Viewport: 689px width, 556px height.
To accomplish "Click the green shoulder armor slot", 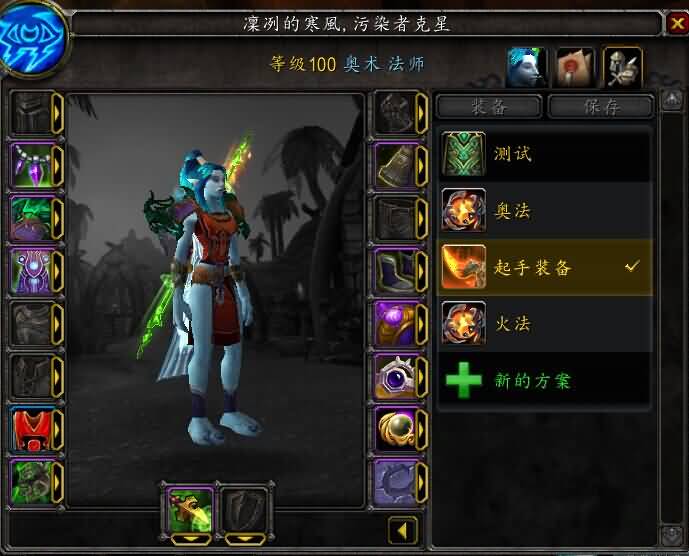I will point(31,217).
